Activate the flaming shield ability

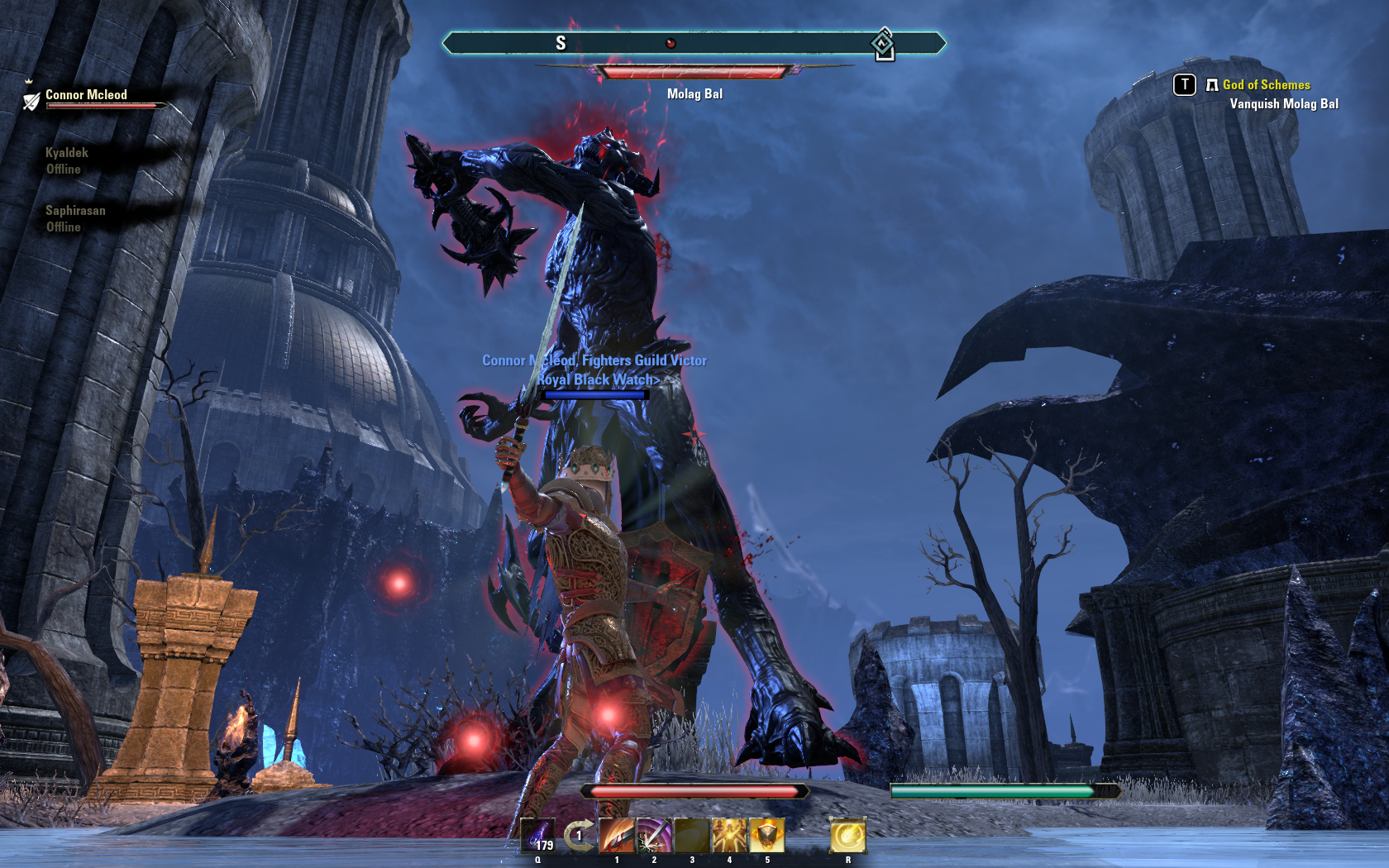coord(766,836)
